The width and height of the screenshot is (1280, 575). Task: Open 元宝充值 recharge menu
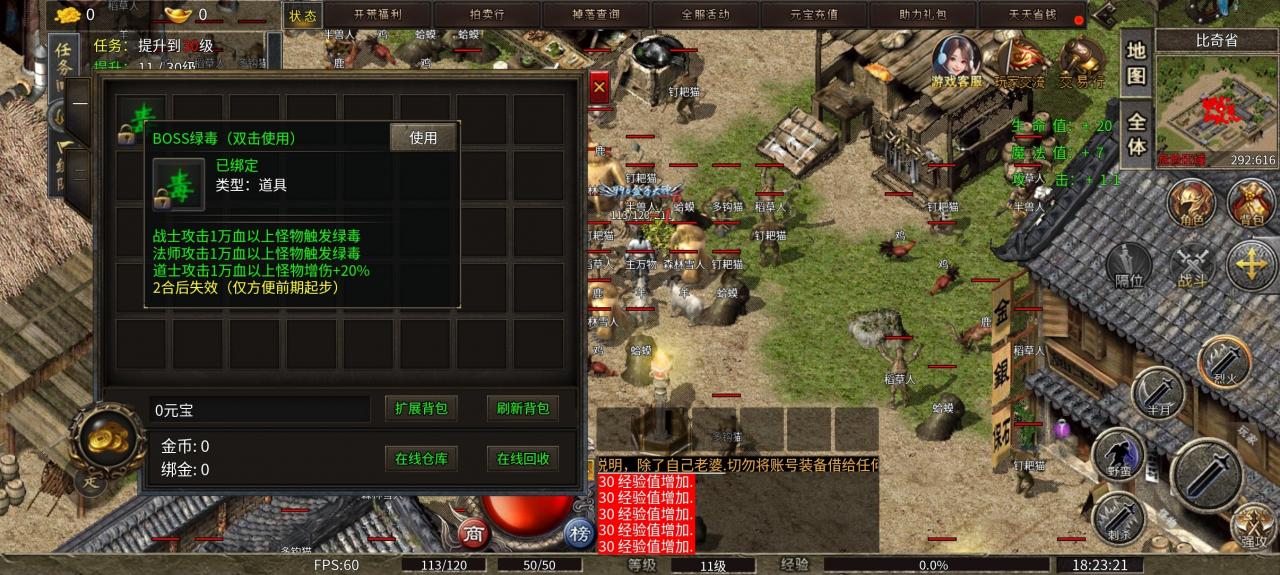pyautogui.click(x=814, y=15)
